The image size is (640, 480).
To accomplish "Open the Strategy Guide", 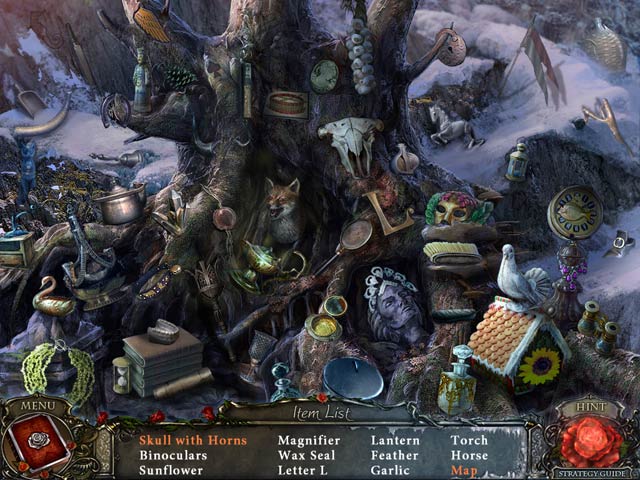I will (x=591, y=470).
